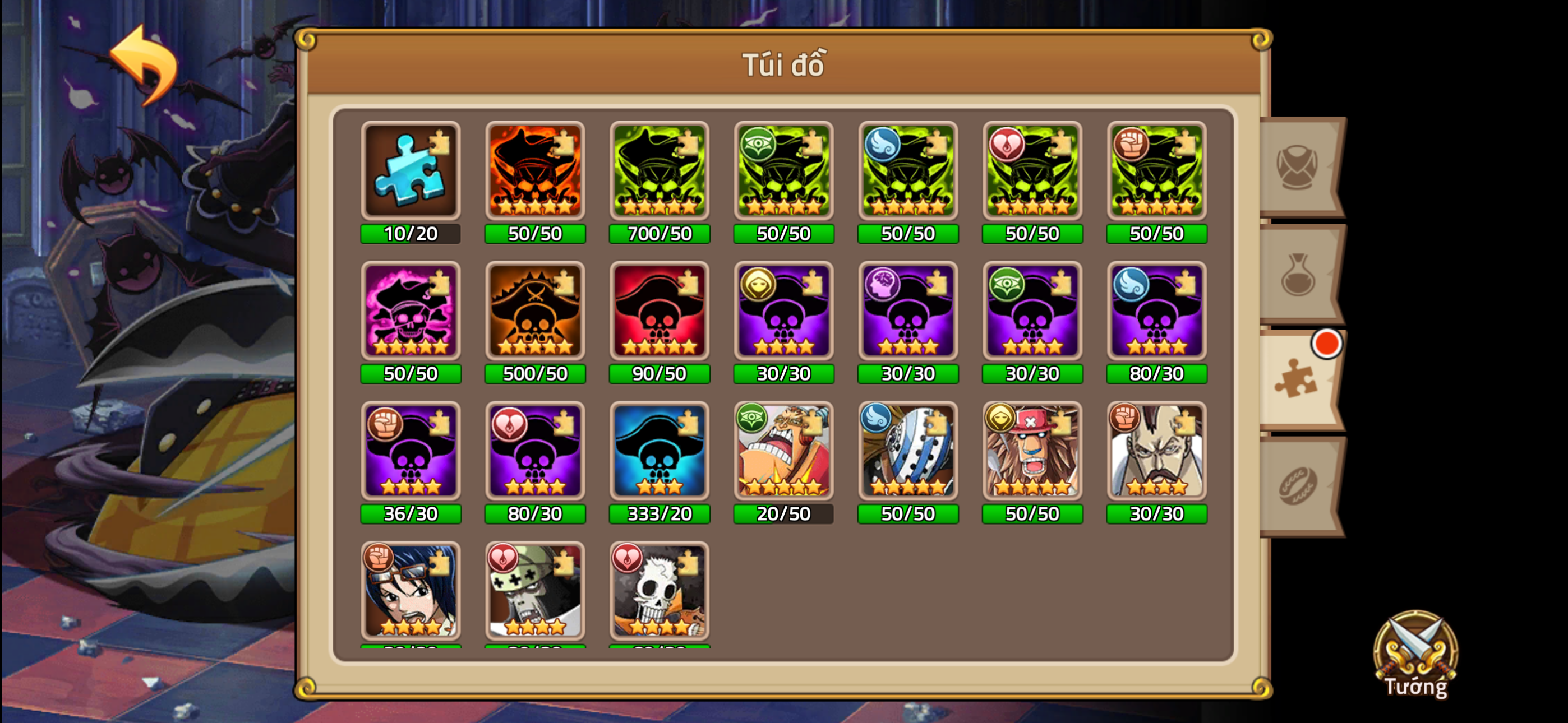Select the Tashigi shard in the bottom row
The width and height of the screenshot is (1568, 723).
pos(411,592)
